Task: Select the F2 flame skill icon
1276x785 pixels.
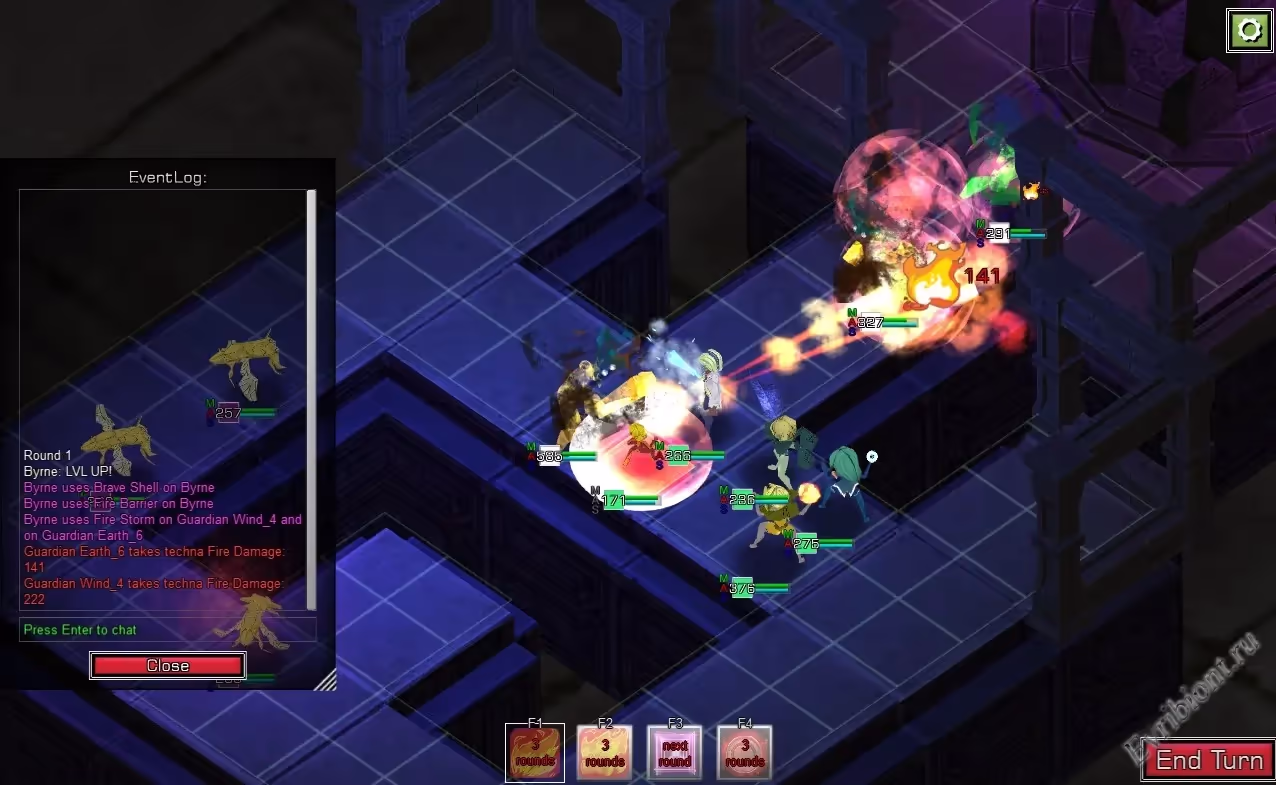Action: (x=605, y=753)
